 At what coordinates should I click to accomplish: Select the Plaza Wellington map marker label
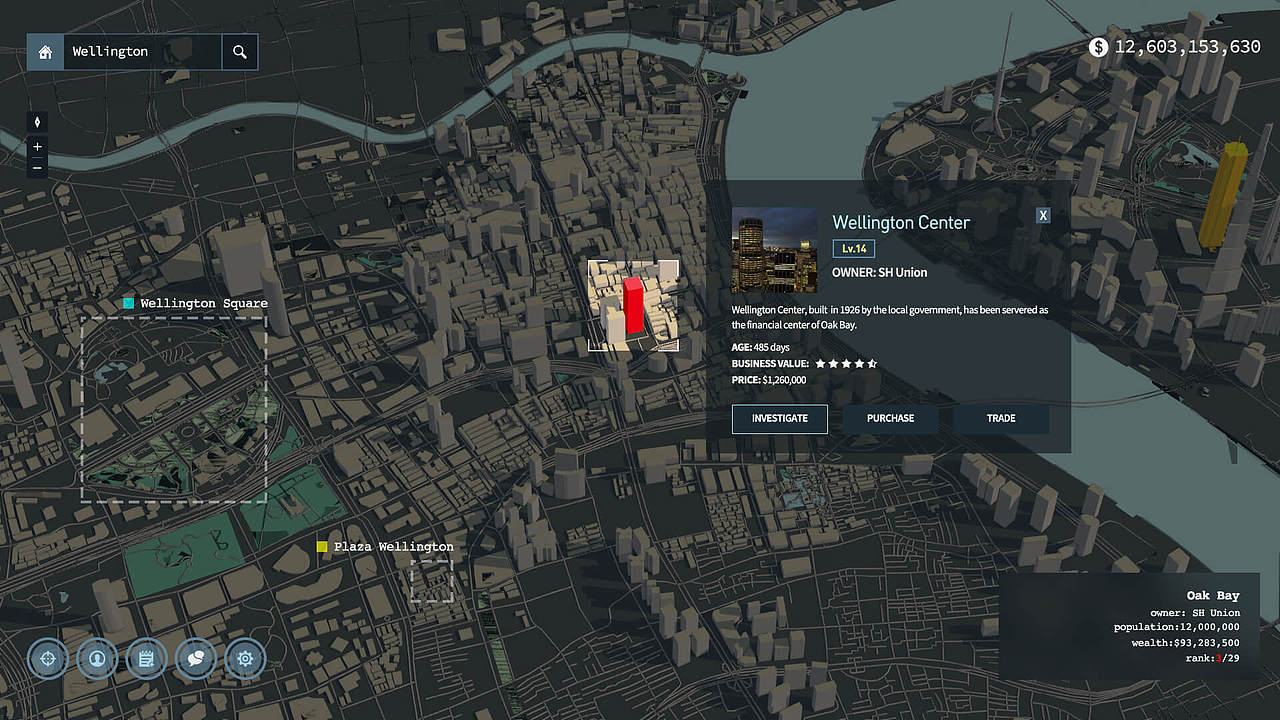(x=393, y=547)
